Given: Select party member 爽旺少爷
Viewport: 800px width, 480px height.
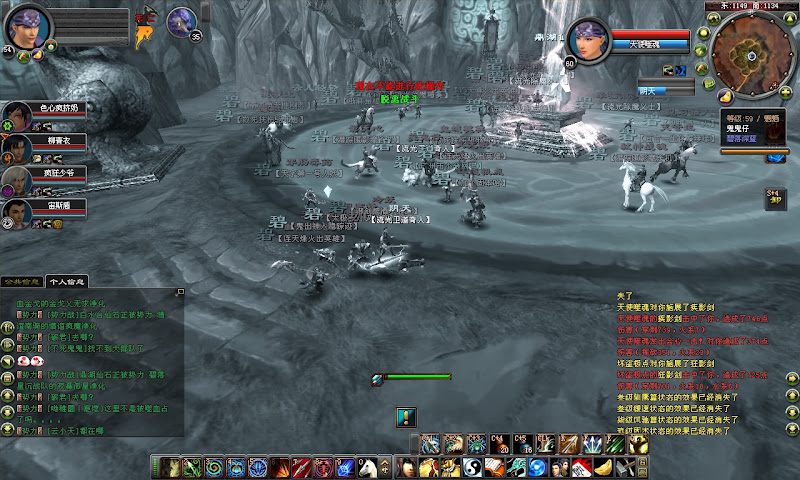Looking at the screenshot, I should (17, 180).
